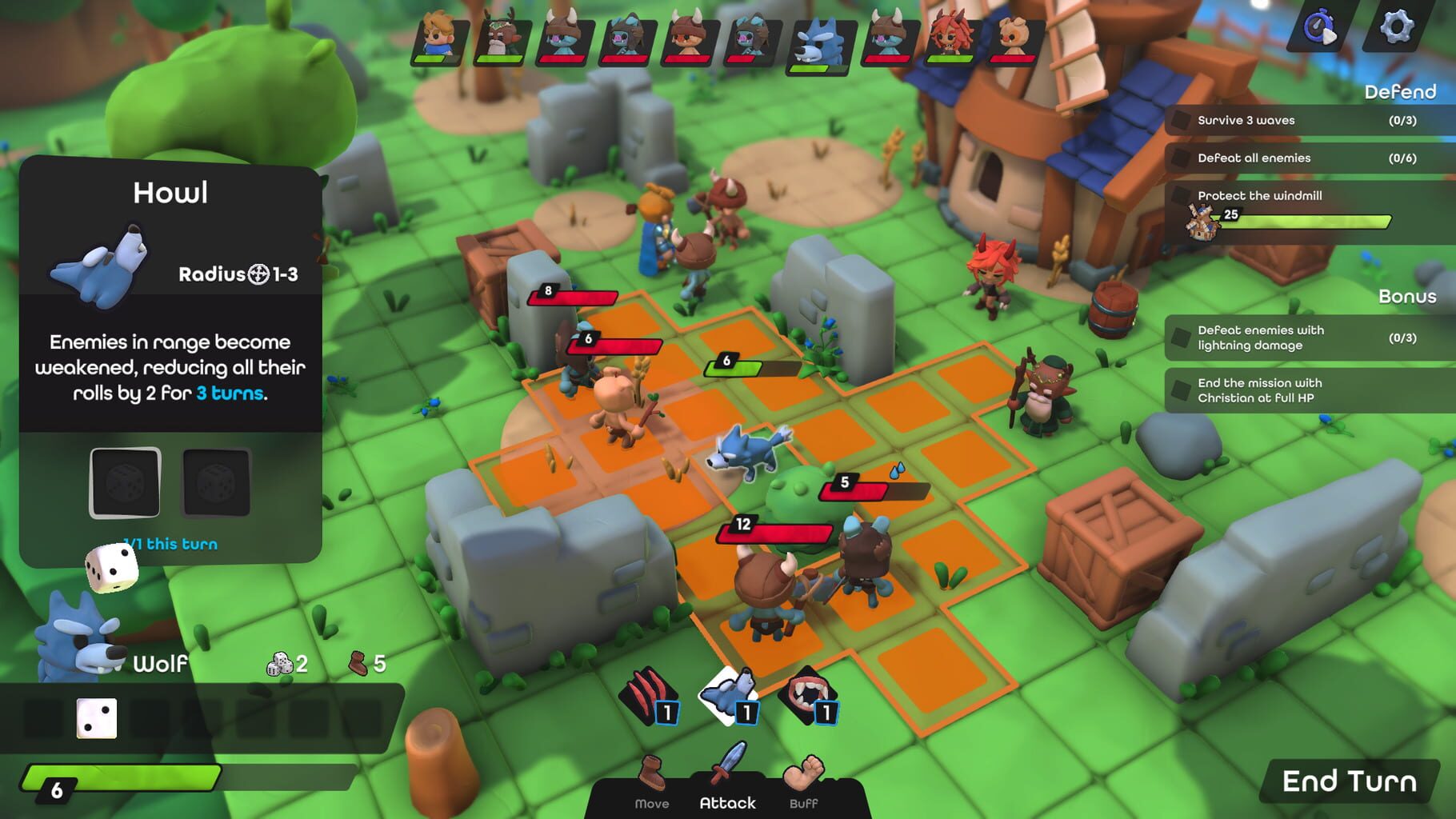Toggle the Survive 3 waves checkbox

(x=1179, y=120)
